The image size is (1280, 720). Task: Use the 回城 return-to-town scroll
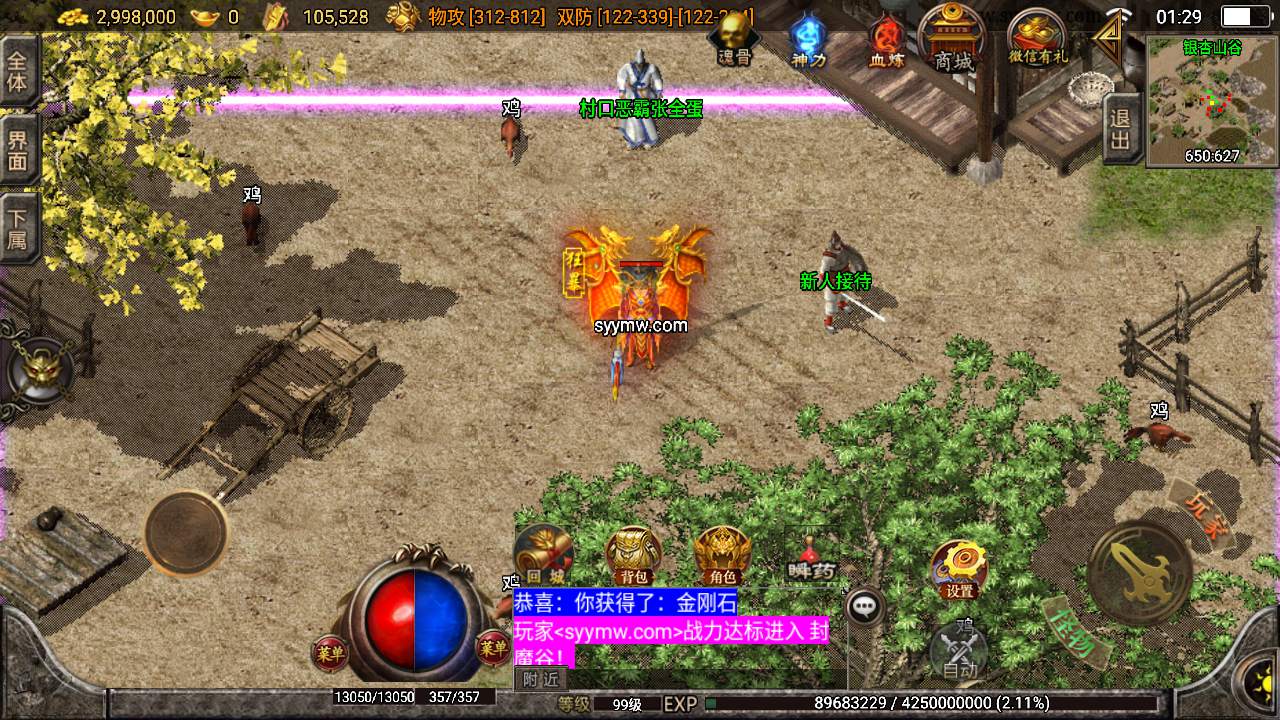click(543, 554)
